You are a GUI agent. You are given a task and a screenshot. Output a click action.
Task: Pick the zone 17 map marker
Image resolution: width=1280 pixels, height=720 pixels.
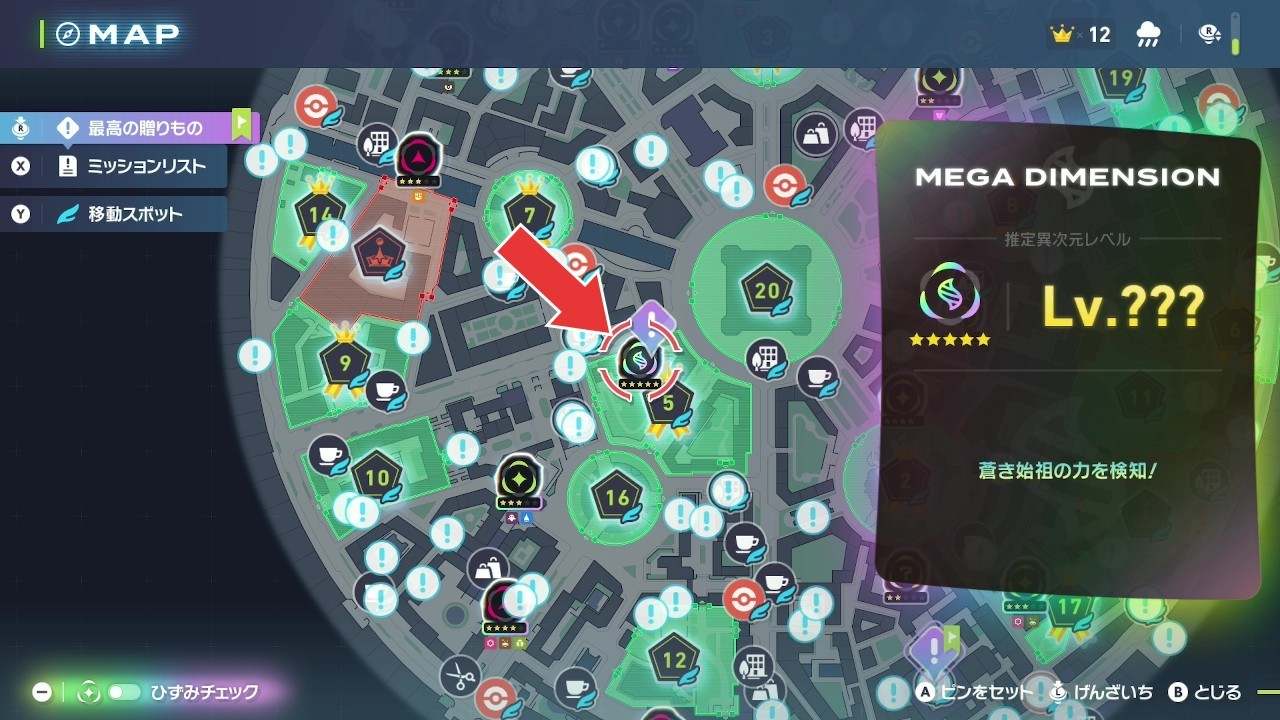1070,607
